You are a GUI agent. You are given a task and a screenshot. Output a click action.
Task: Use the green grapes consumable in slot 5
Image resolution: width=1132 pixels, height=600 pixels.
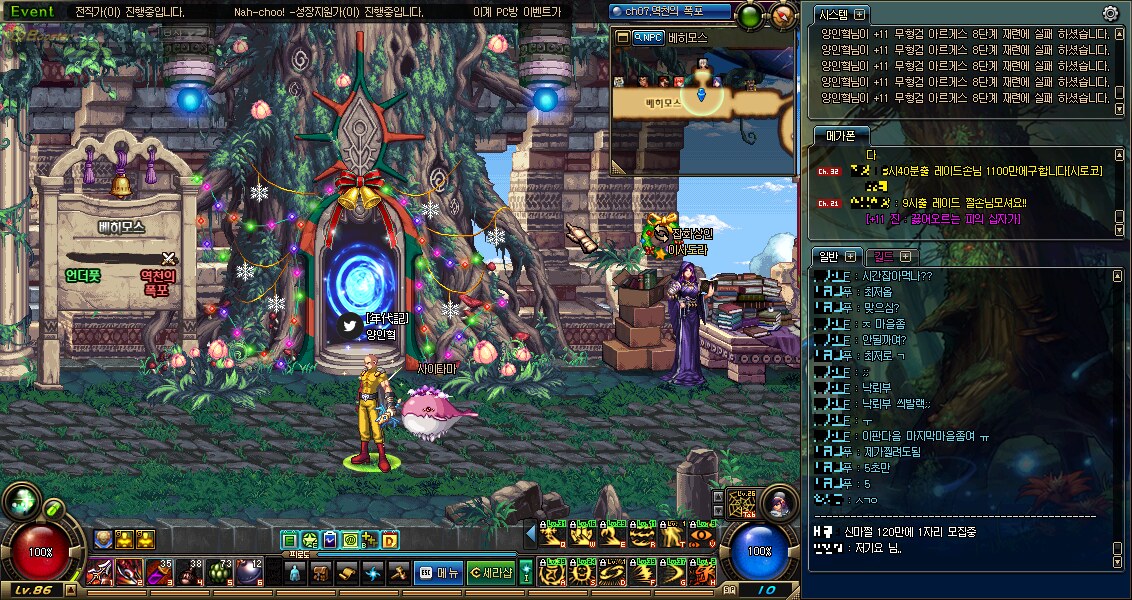220,571
